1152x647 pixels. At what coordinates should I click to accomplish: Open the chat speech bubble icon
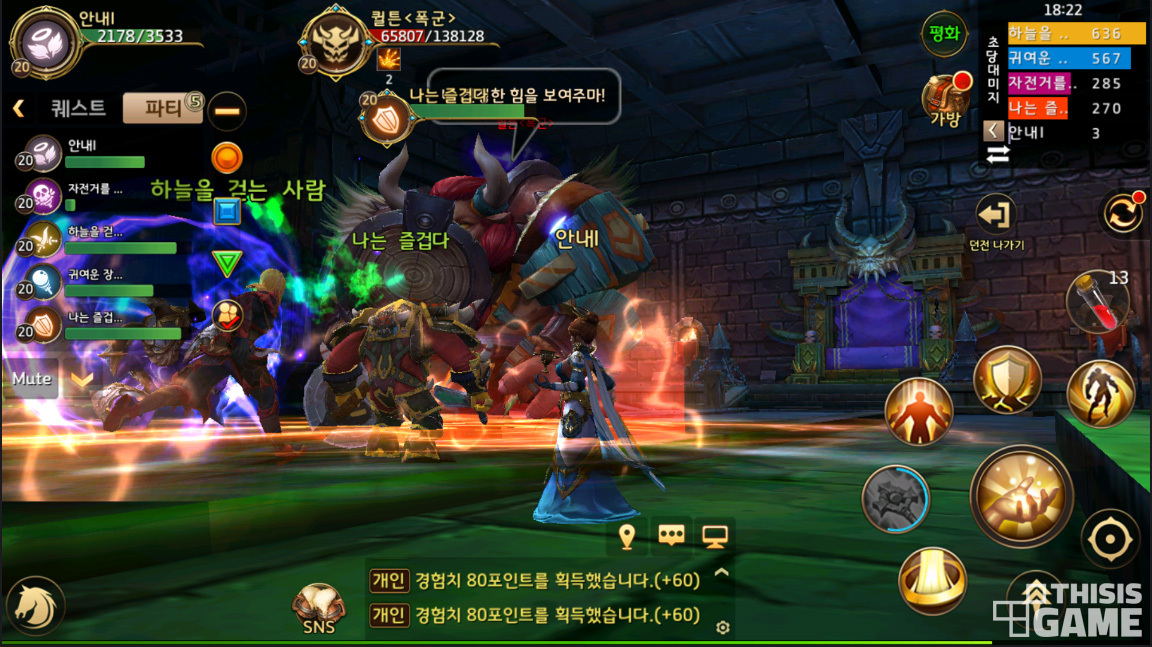tap(671, 537)
